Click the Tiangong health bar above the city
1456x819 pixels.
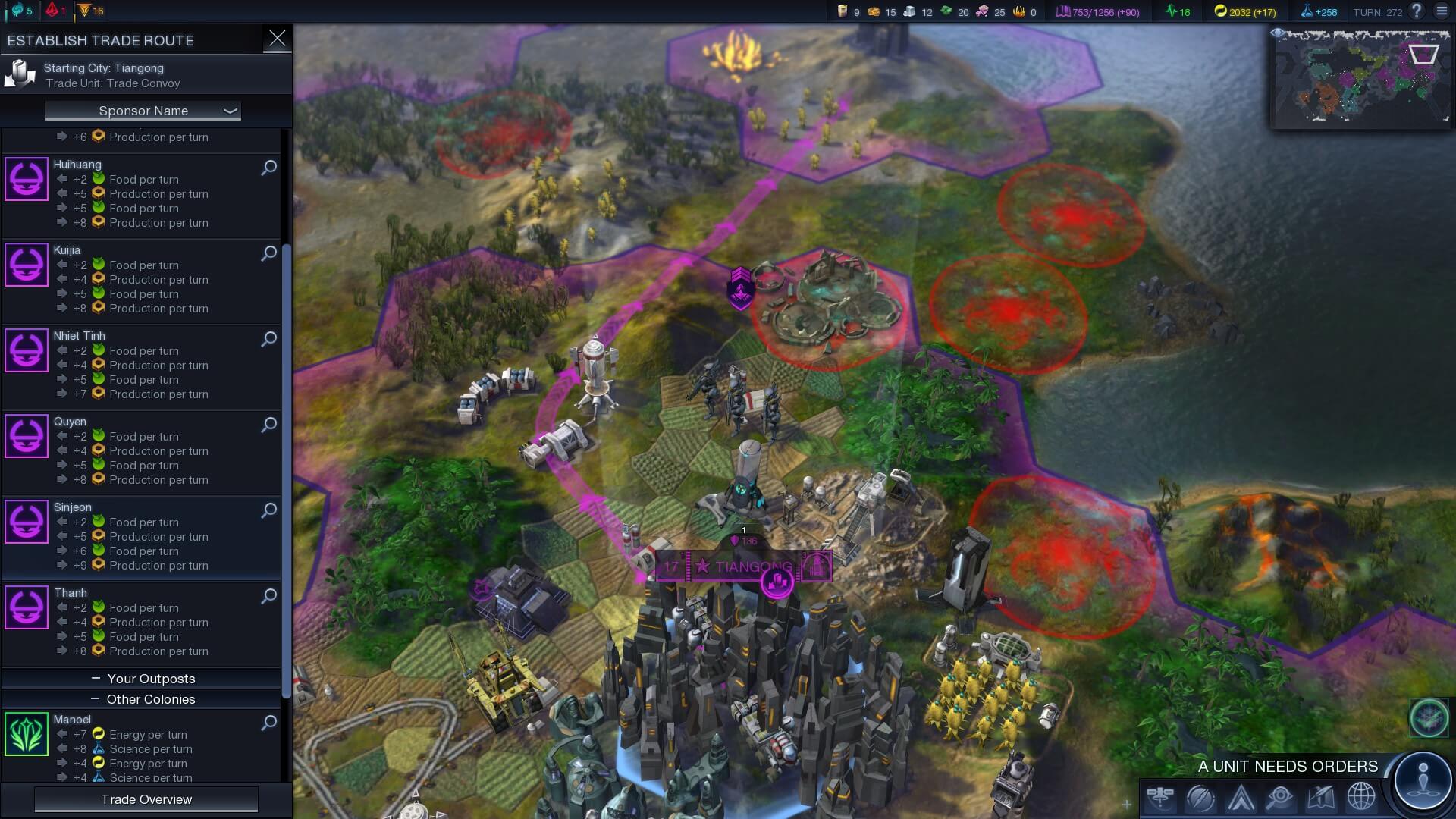click(747, 542)
